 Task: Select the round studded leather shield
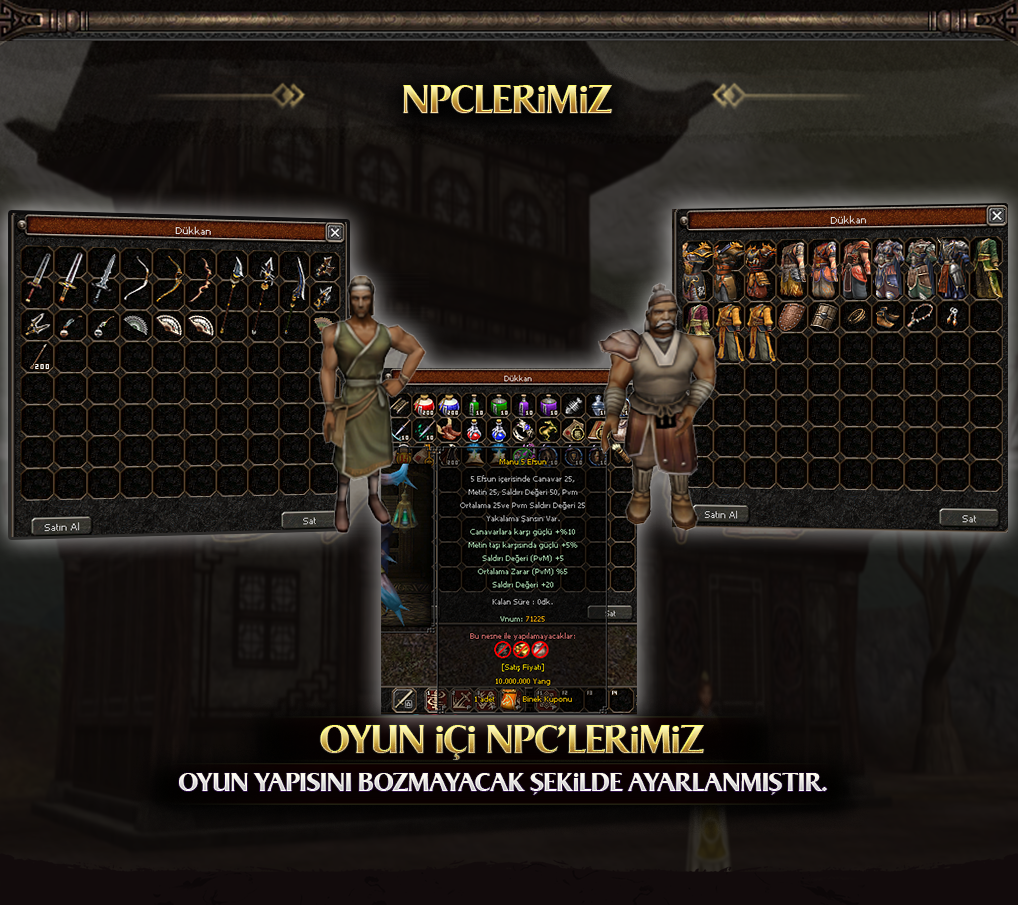pos(791,318)
